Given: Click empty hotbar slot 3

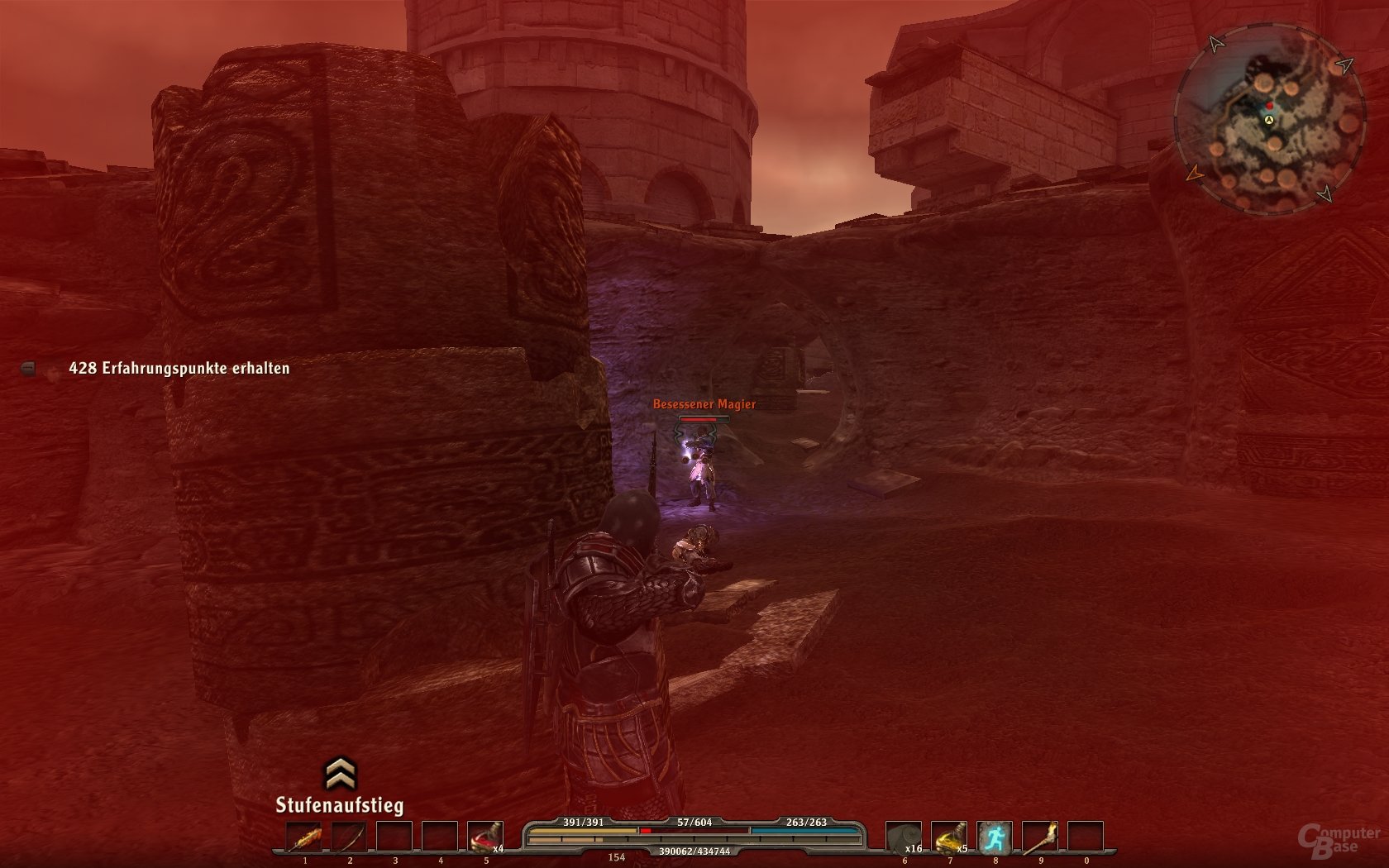Looking at the screenshot, I should [394, 838].
